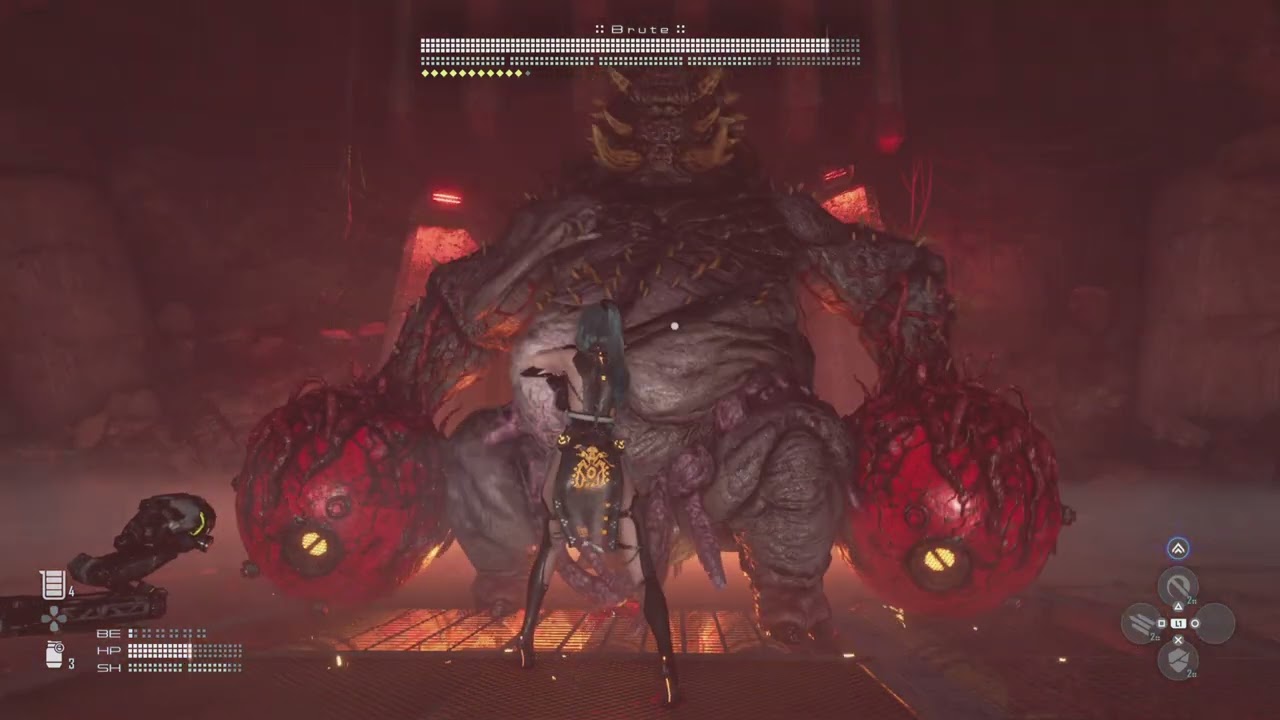Click the double chevron icon above the skill wheel
This screenshot has width=1280, height=720.
(1178, 548)
